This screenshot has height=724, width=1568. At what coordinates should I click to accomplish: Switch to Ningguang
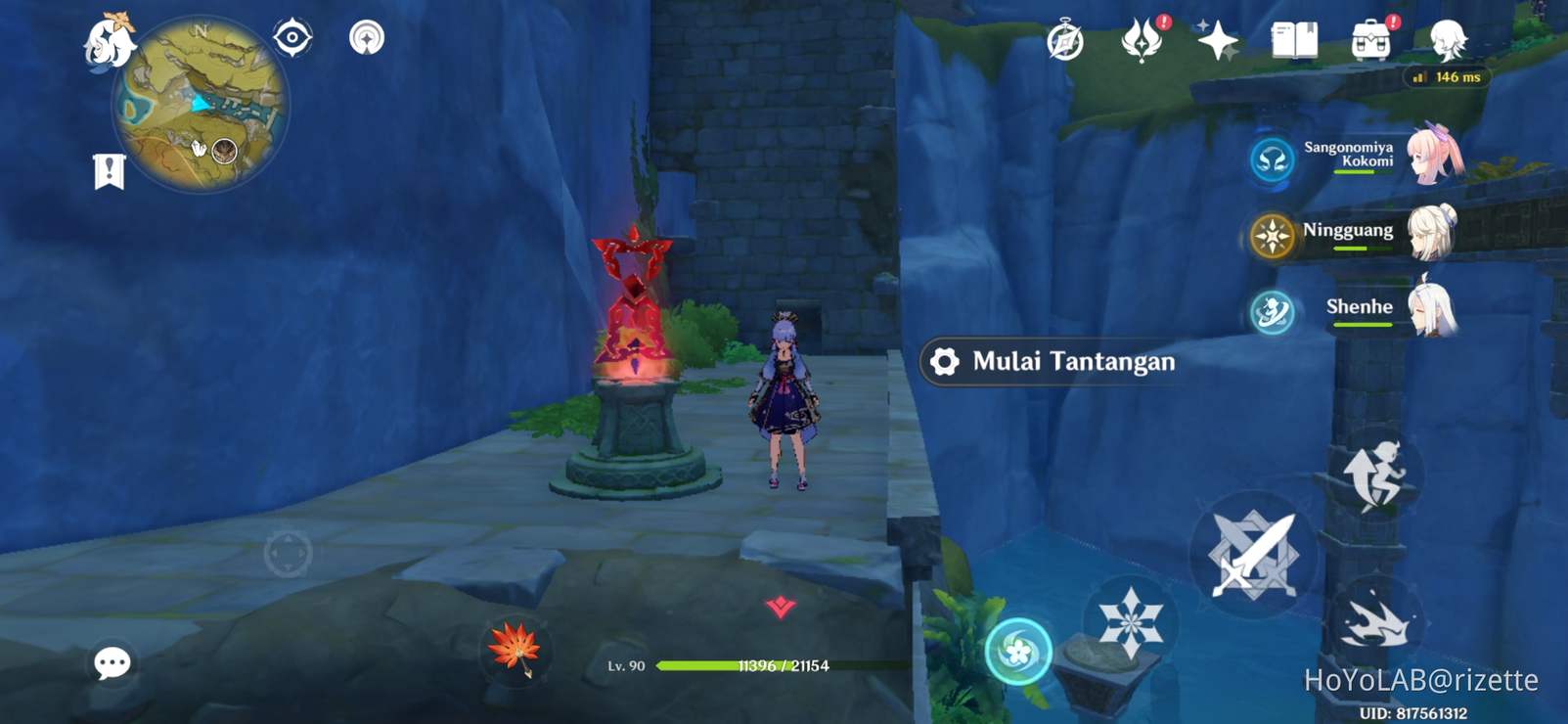point(1272,233)
